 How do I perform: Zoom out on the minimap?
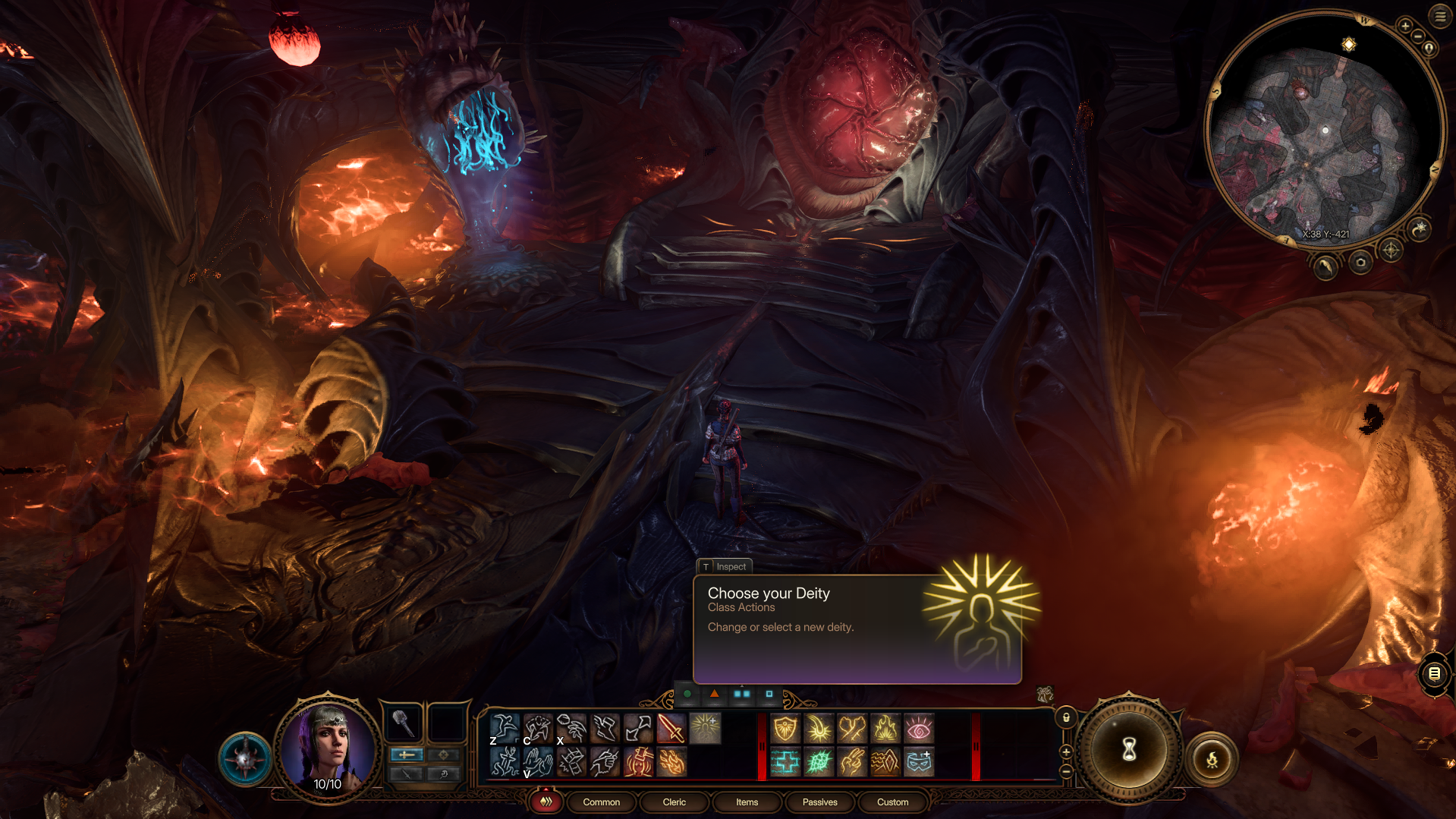(1417, 36)
